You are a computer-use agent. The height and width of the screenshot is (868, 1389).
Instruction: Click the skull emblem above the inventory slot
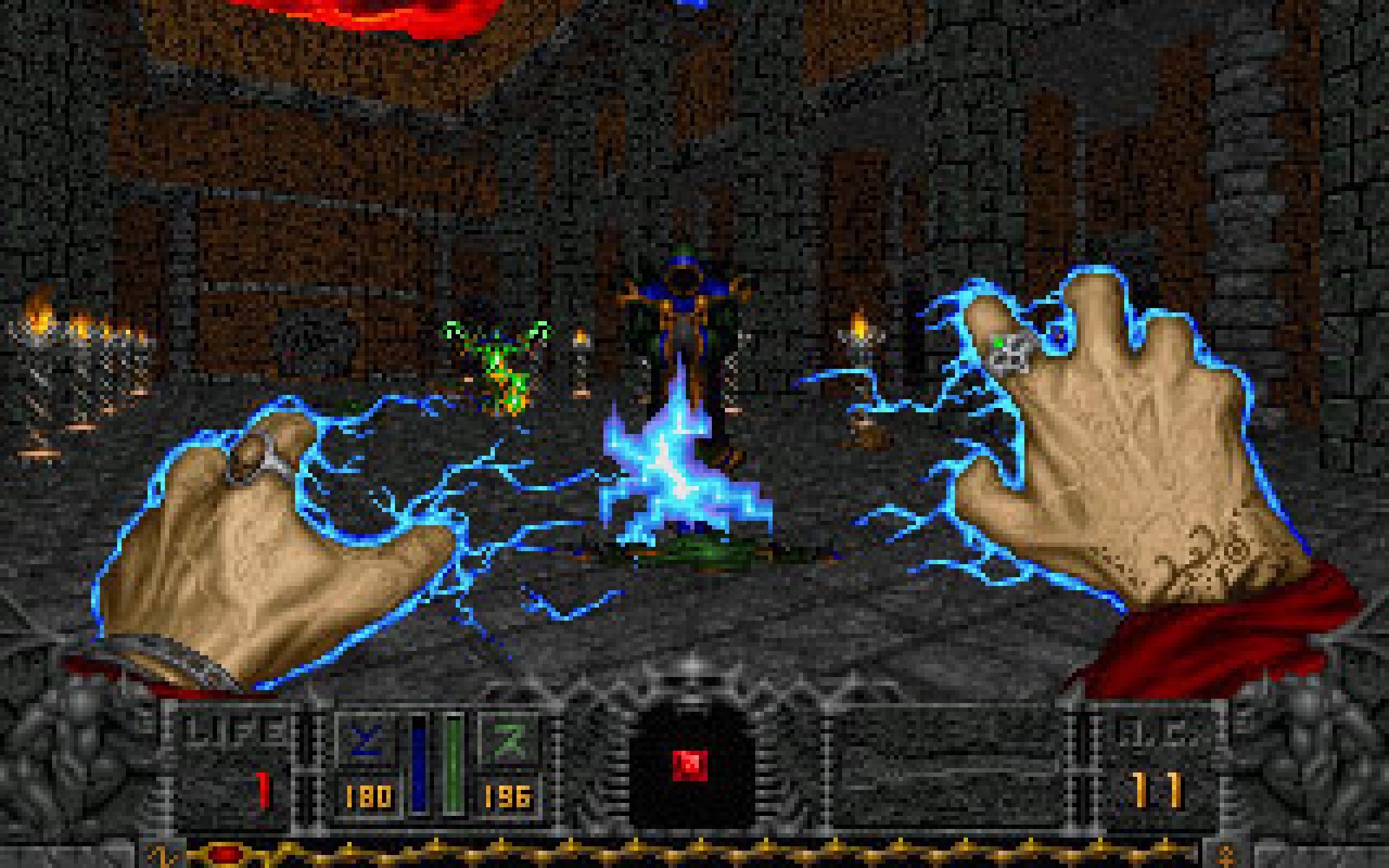(x=692, y=687)
